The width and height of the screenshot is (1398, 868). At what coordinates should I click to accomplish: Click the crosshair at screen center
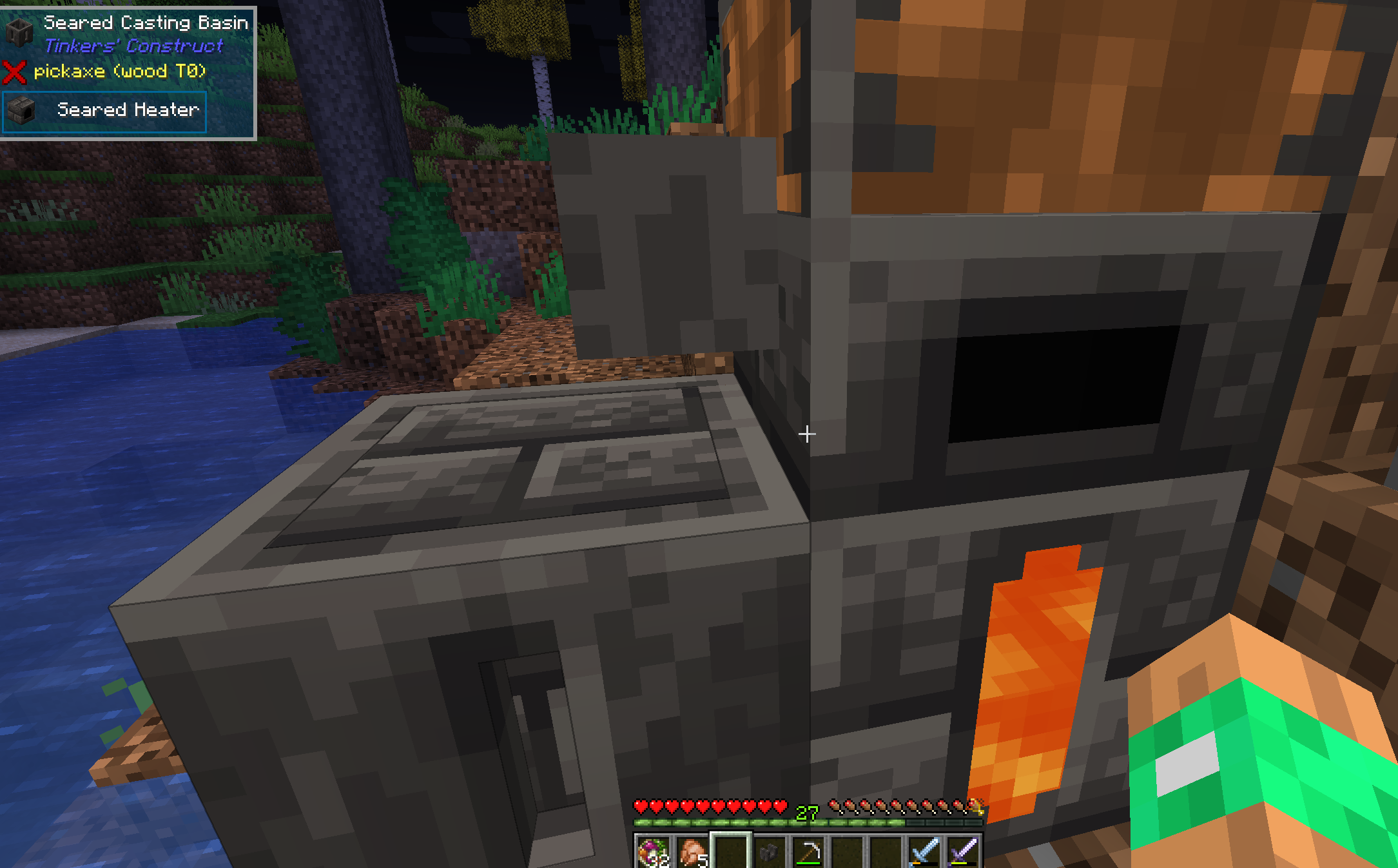pyautogui.click(x=807, y=435)
